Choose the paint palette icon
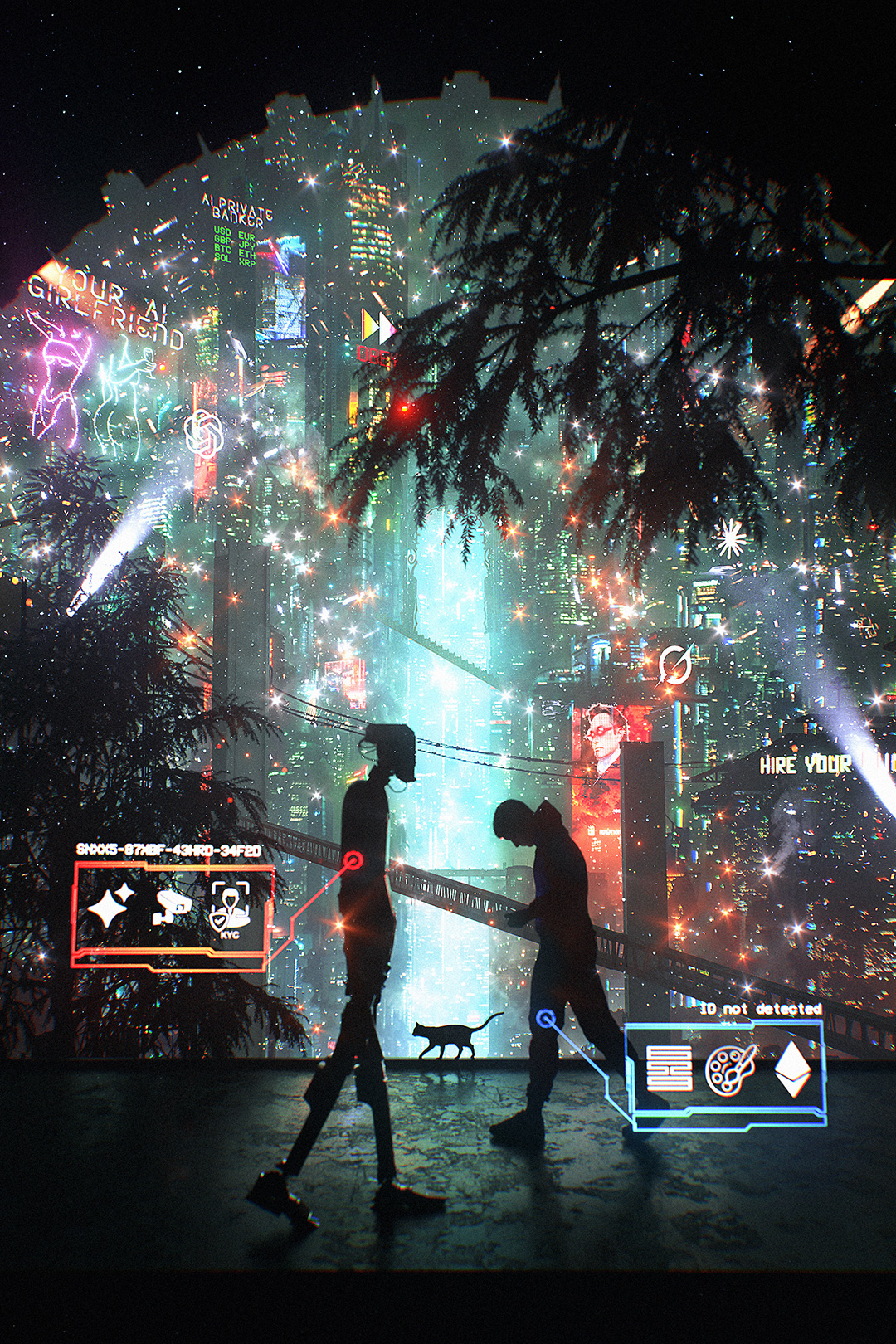 coord(731,1069)
